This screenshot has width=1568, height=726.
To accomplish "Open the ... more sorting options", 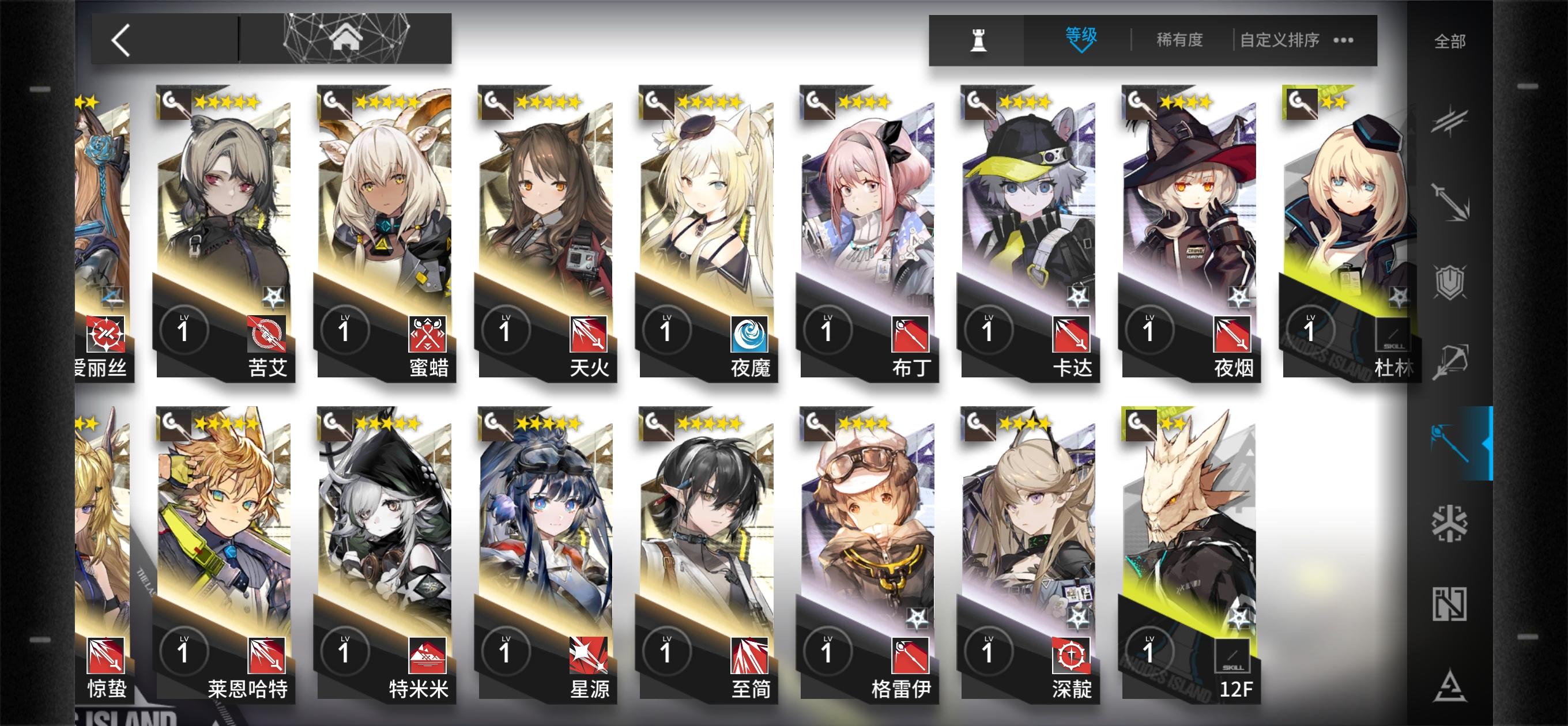I will point(1344,40).
